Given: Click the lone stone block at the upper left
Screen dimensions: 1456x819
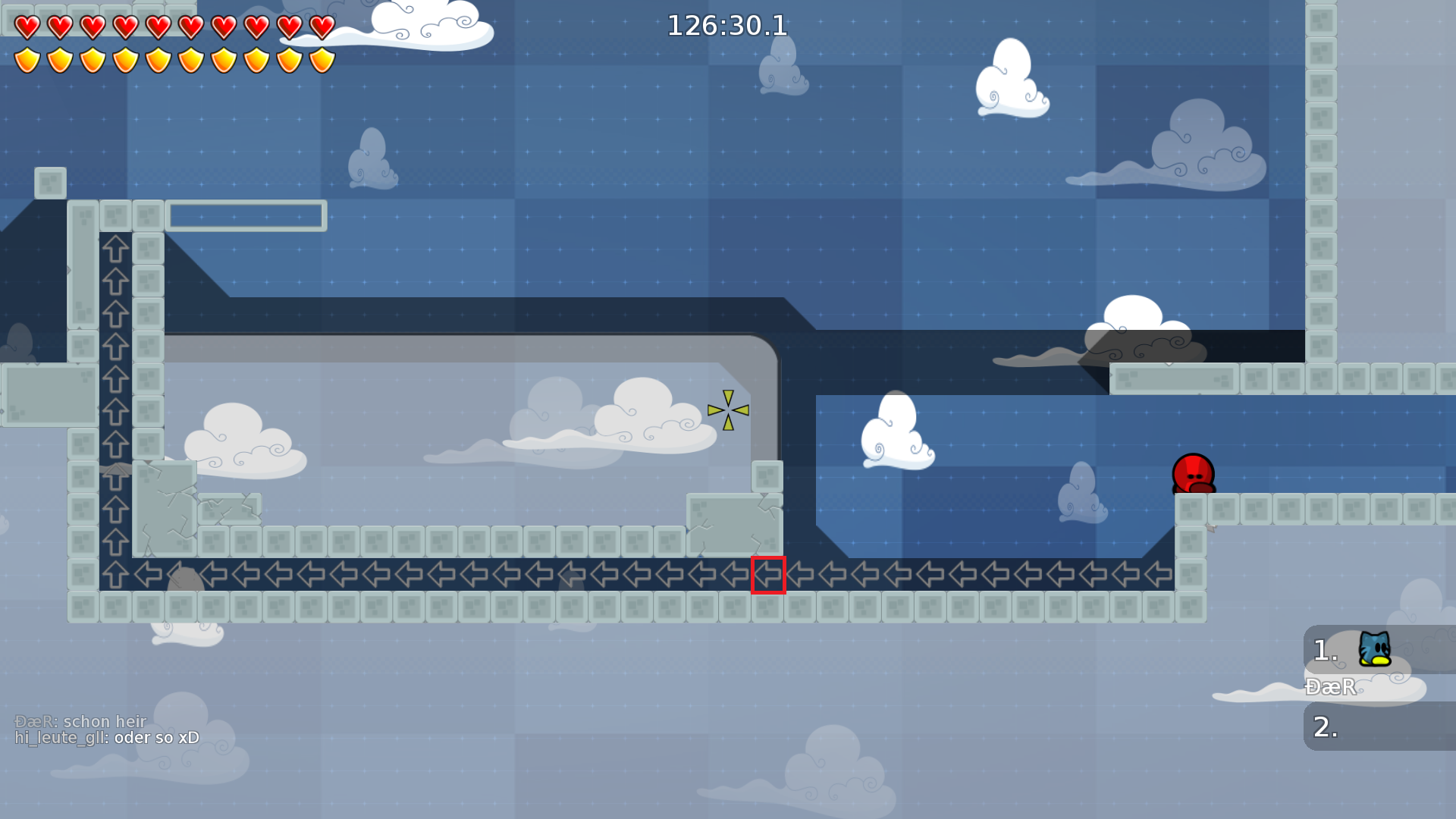Looking at the screenshot, I should 49,182.
